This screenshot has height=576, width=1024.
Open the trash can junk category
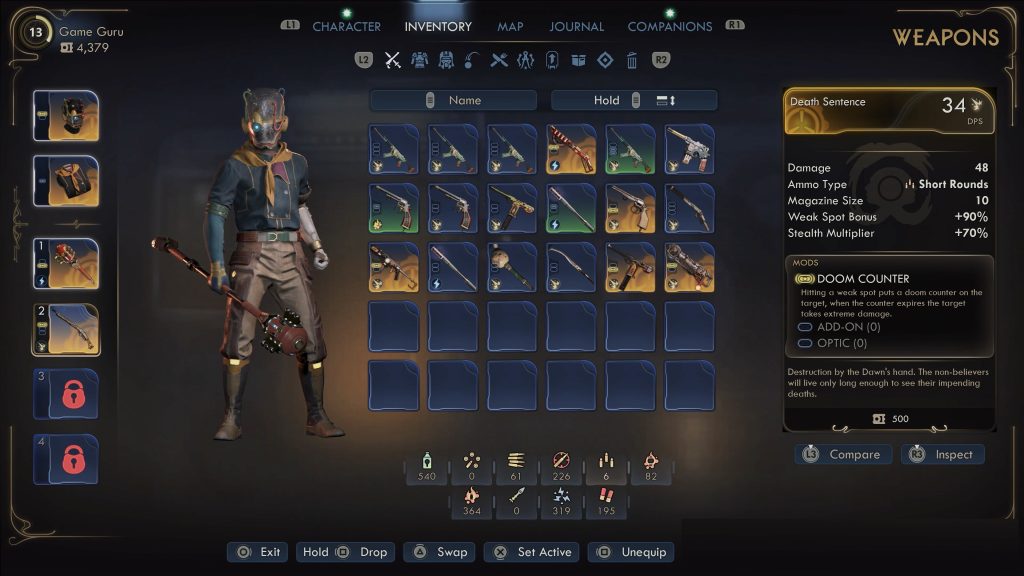[x=631, y=60]
